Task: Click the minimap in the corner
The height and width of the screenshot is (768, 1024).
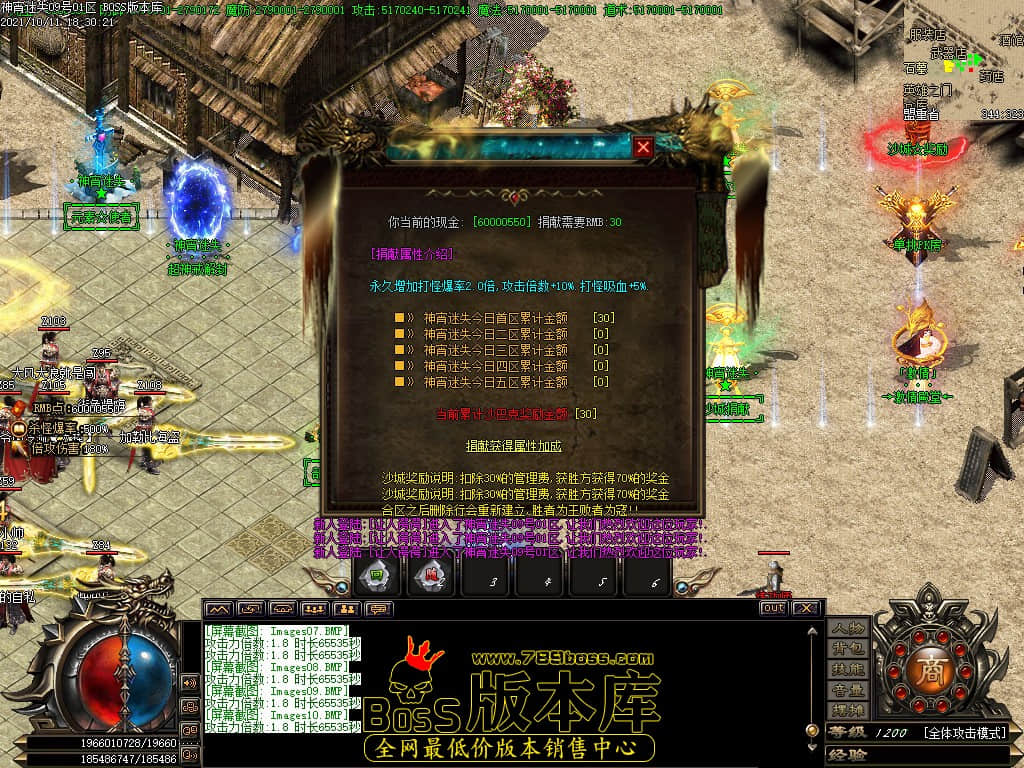Action: (x=962, y=60)
